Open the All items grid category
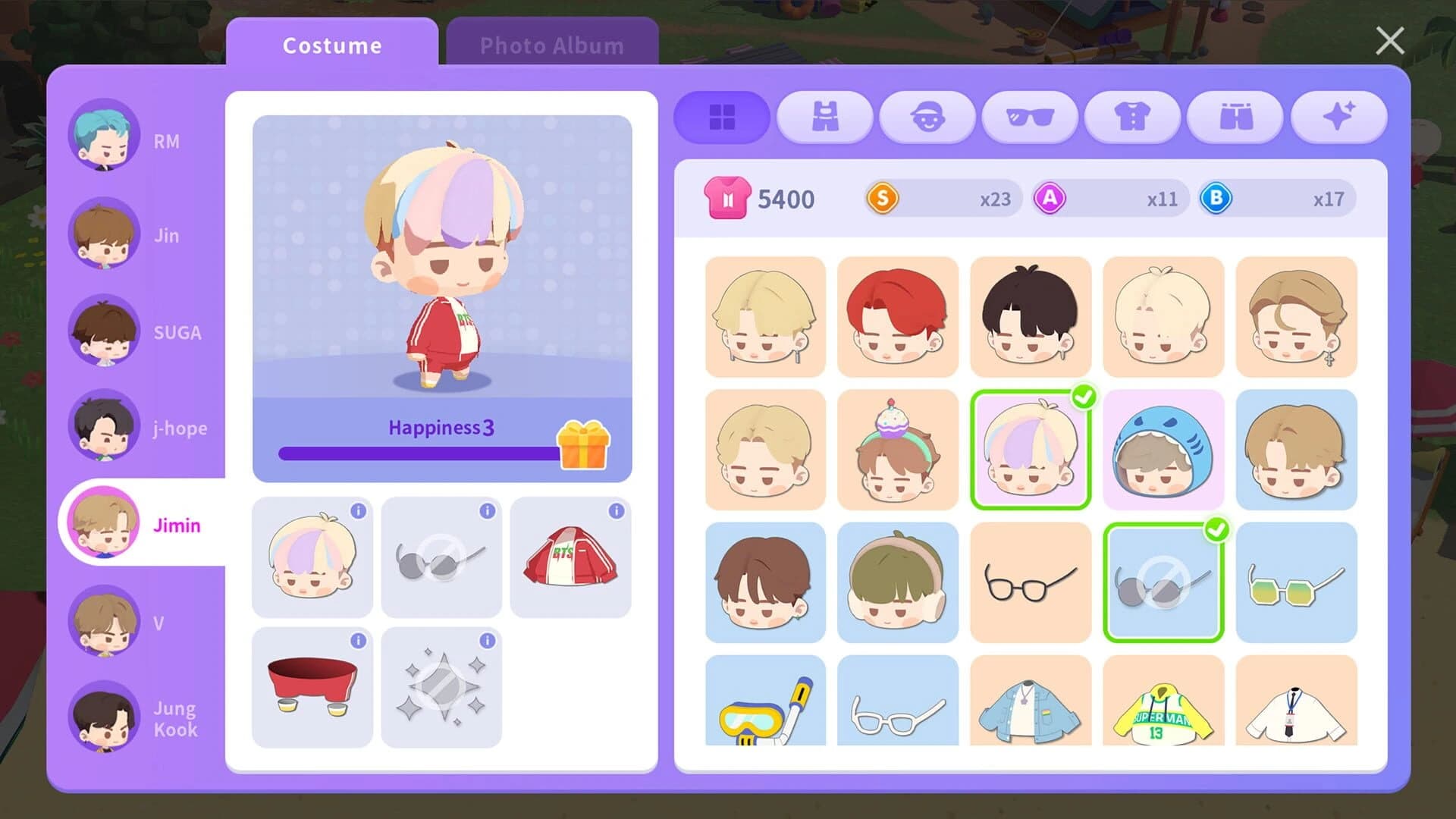Viewport: 1456px width, 819px height. point(720,118)
